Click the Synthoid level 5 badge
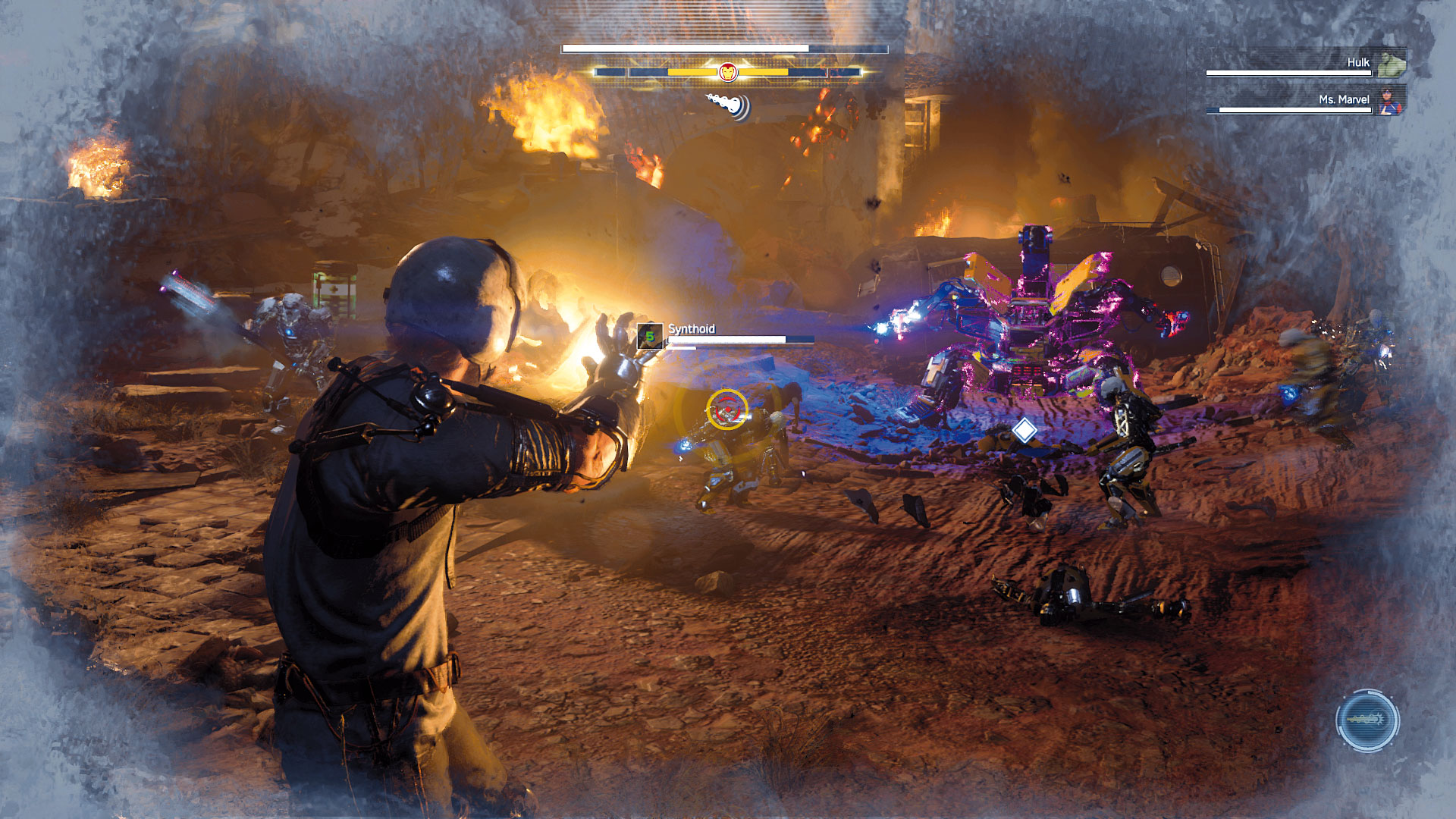This screenshot has height=819, width=1456. click(x=650, y=336)
